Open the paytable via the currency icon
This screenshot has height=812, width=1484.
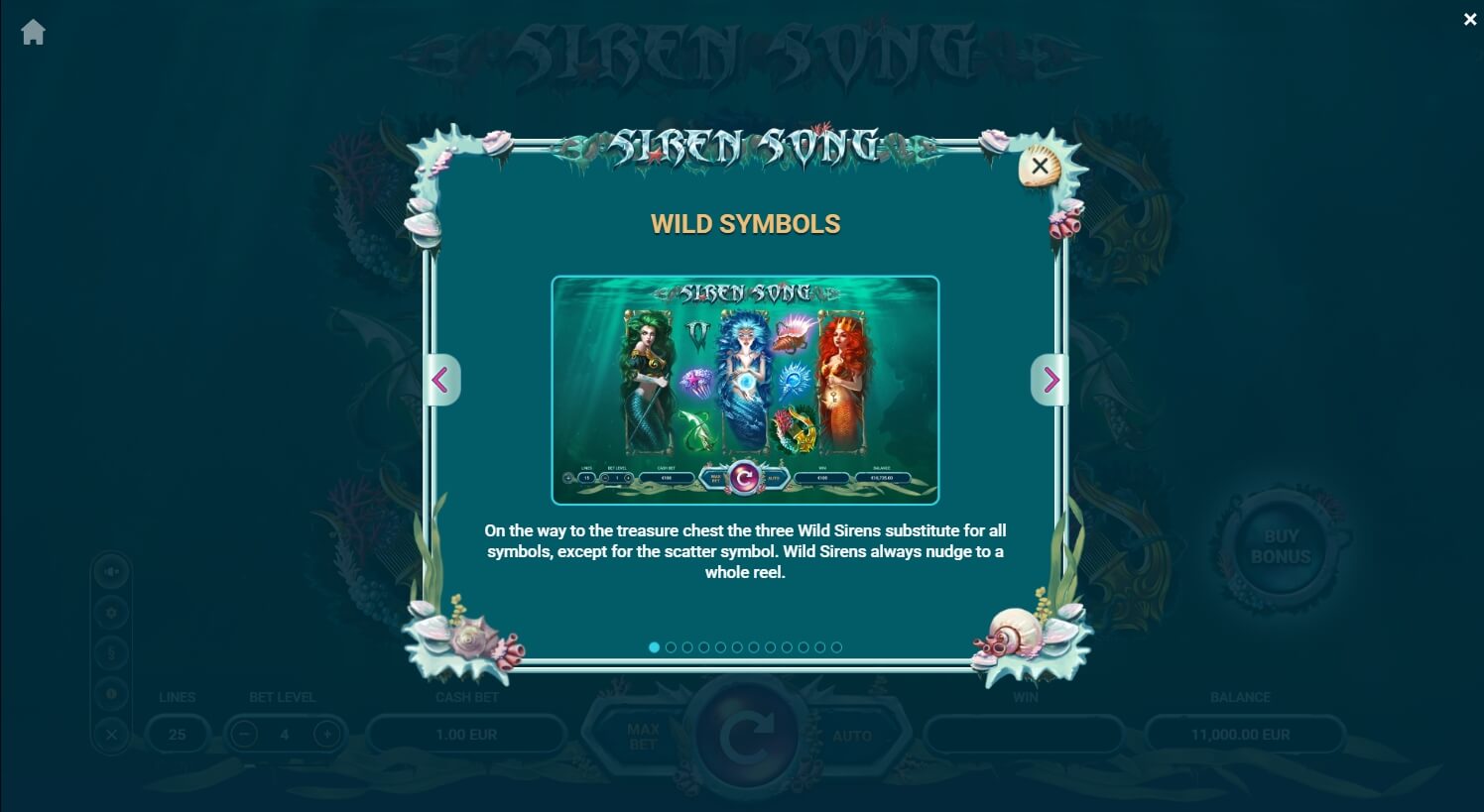111,651
